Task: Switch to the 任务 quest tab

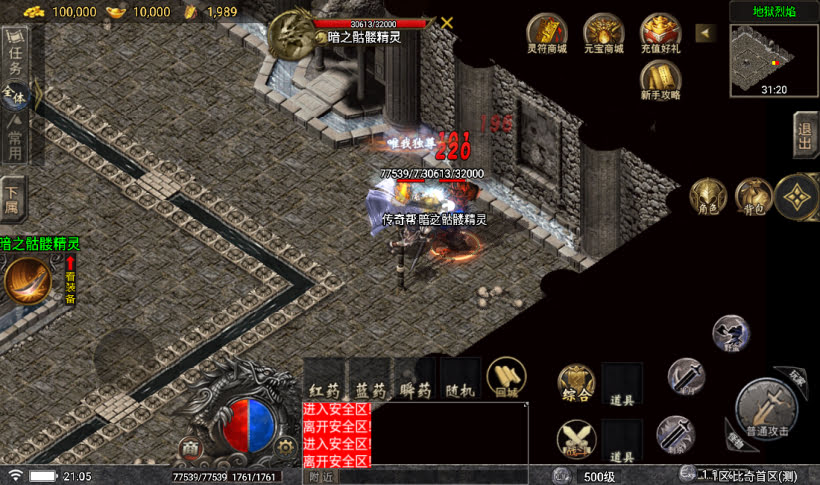Action: [x=14, y=56]
